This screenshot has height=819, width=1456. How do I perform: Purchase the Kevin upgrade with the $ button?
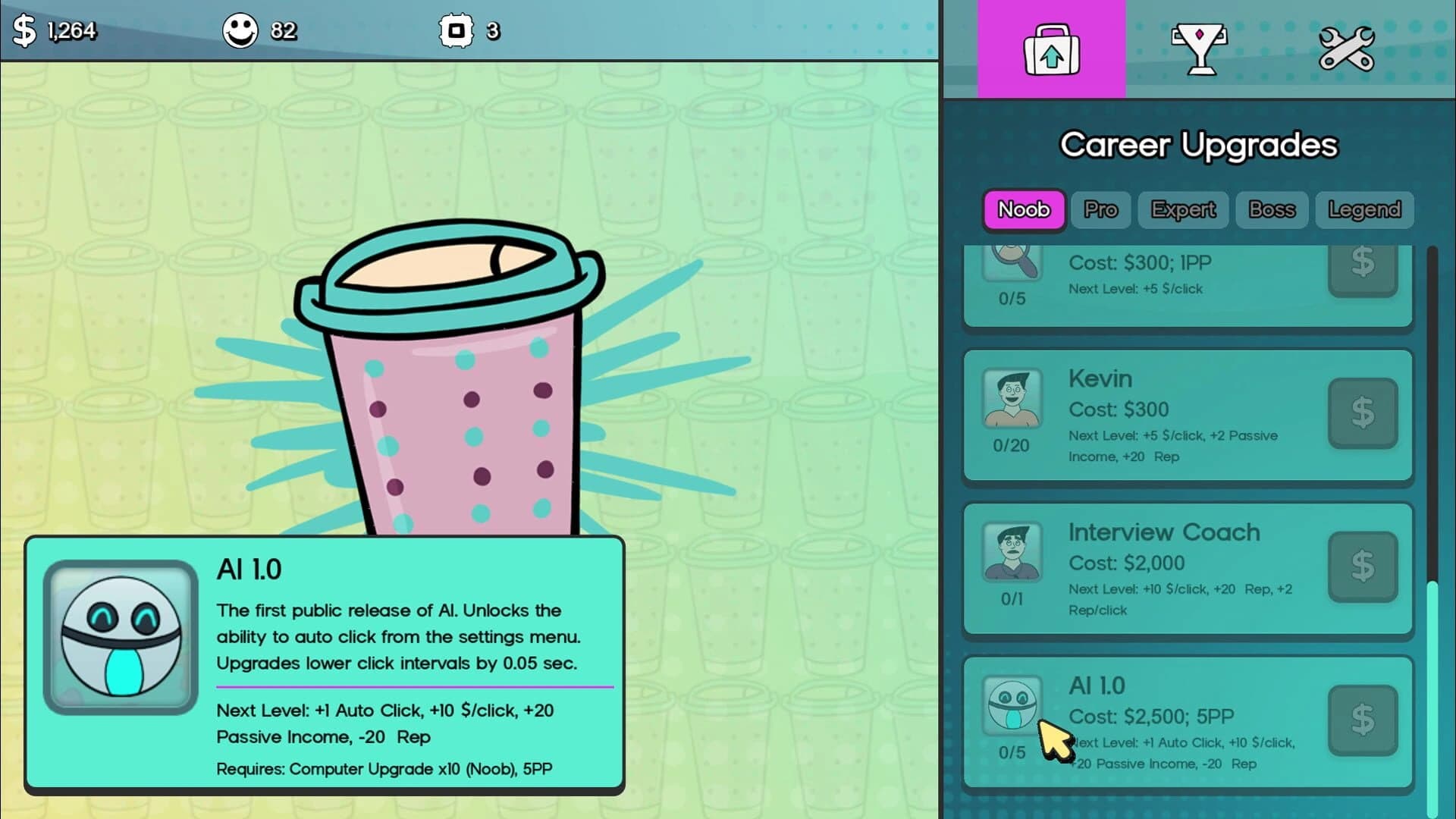1363,413
